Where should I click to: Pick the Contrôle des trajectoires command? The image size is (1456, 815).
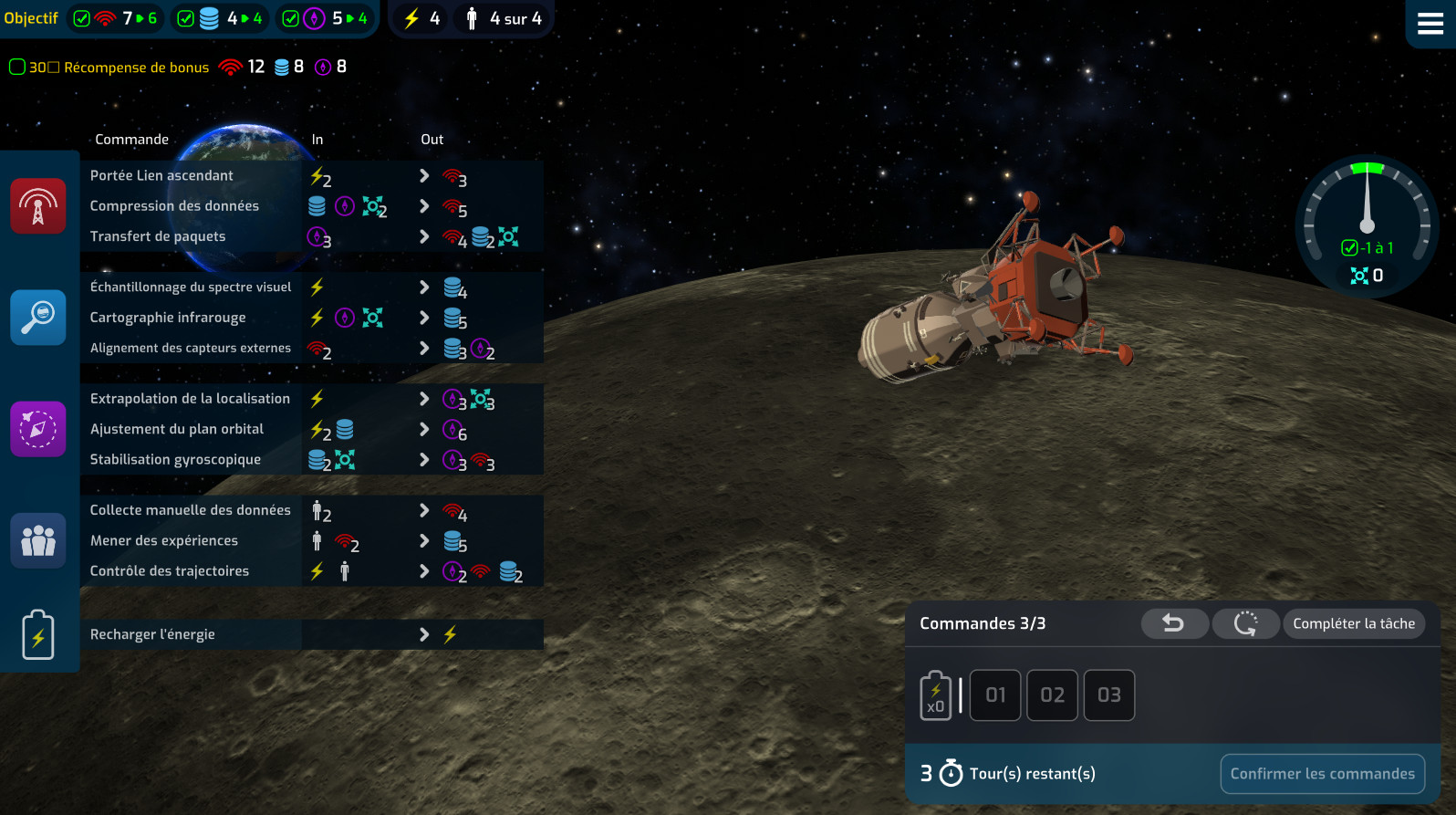click(170, 571)
